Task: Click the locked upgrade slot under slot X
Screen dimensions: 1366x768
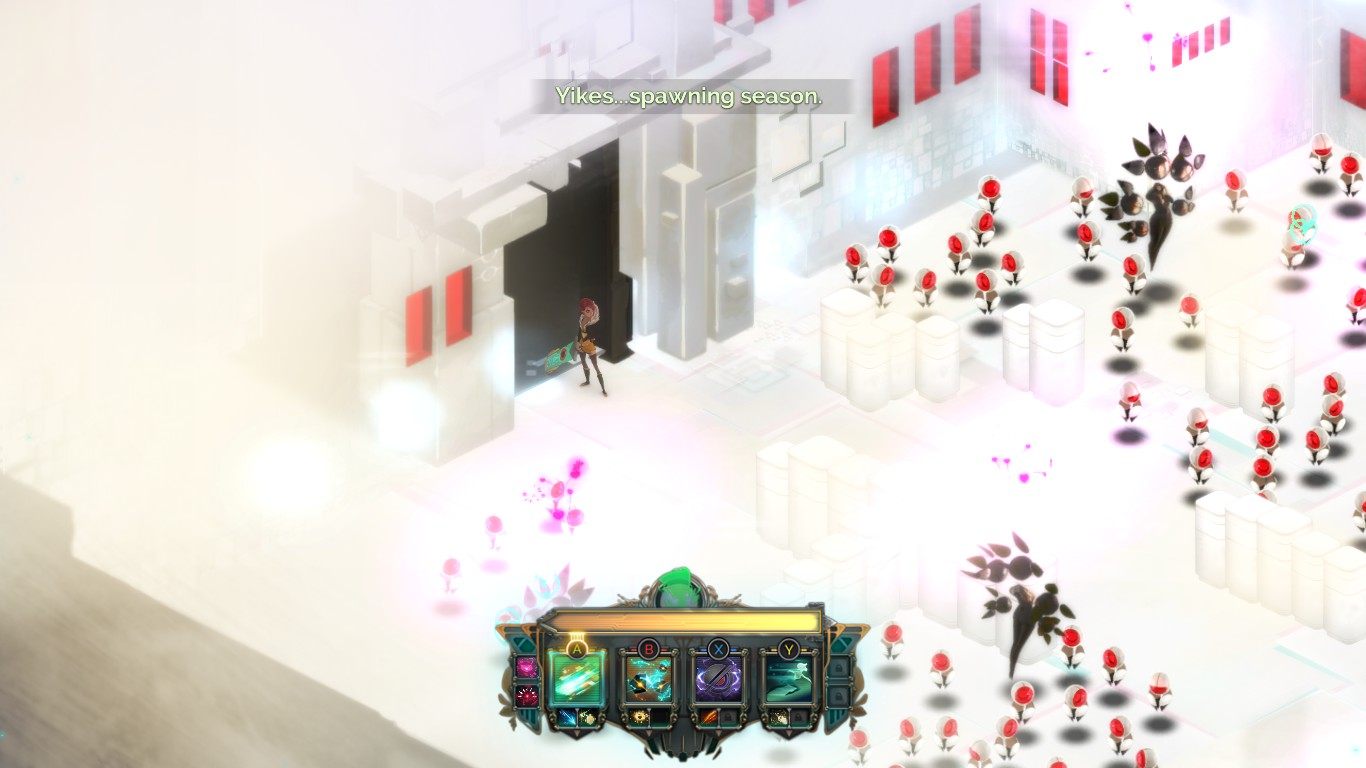Action: [729, 717]
